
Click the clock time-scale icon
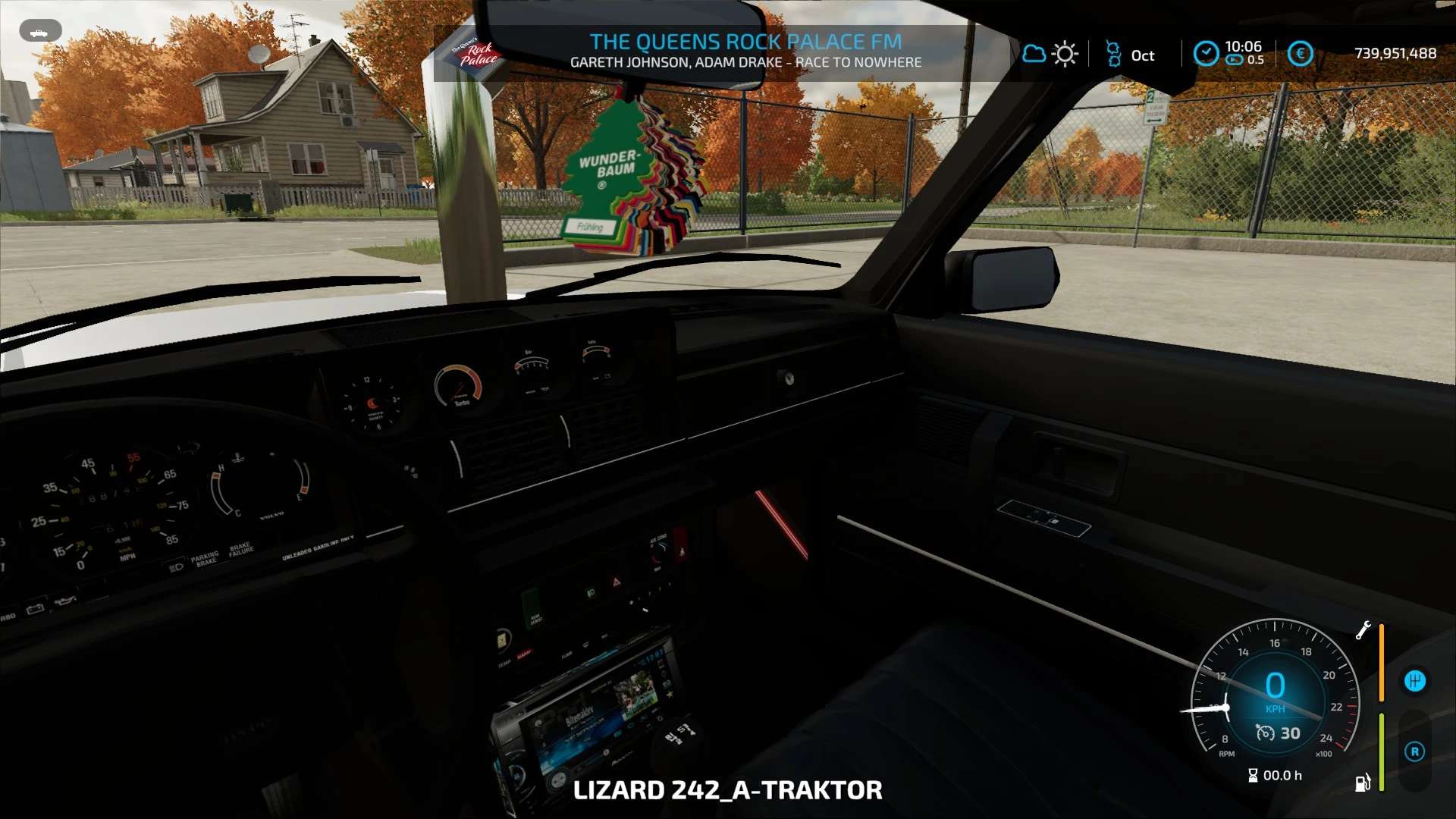[x=1206, y=53]
